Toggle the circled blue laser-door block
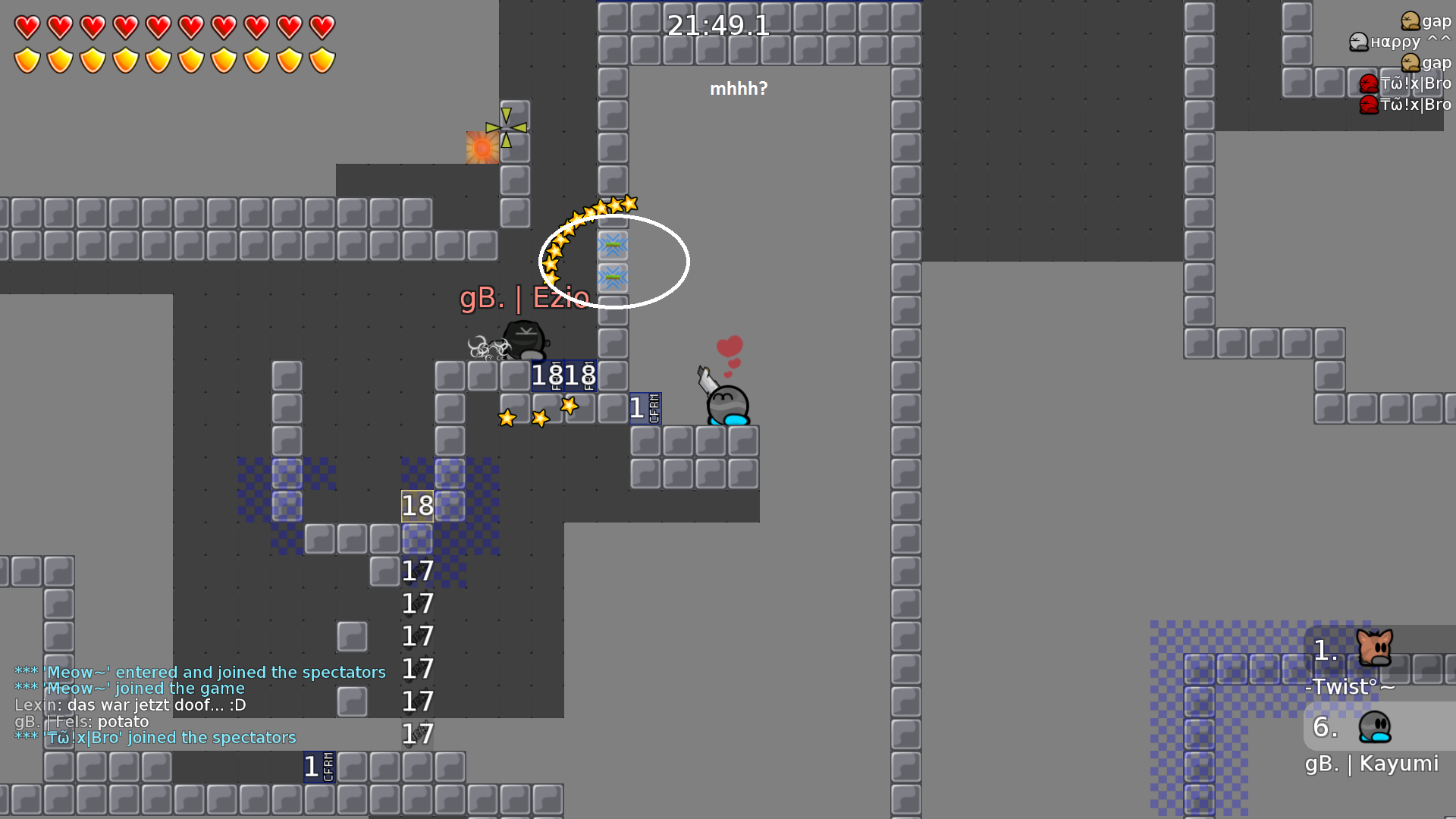 coord(613,244)
